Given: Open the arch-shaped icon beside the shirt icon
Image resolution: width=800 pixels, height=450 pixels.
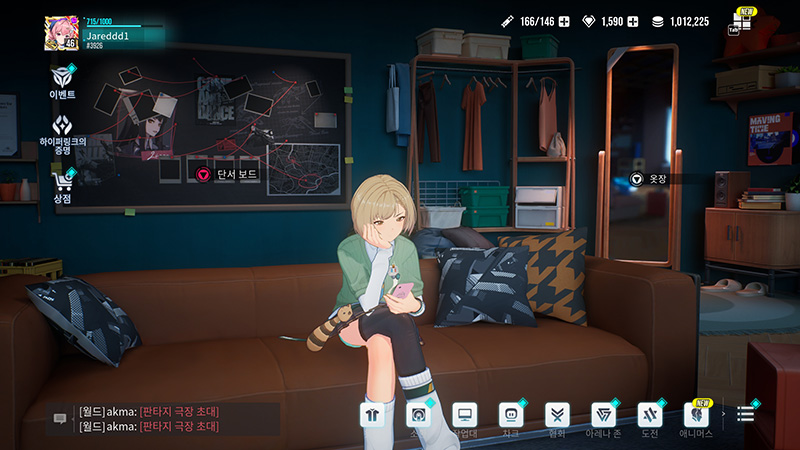Looking at the screenshot, I should (x=419, y=414).
